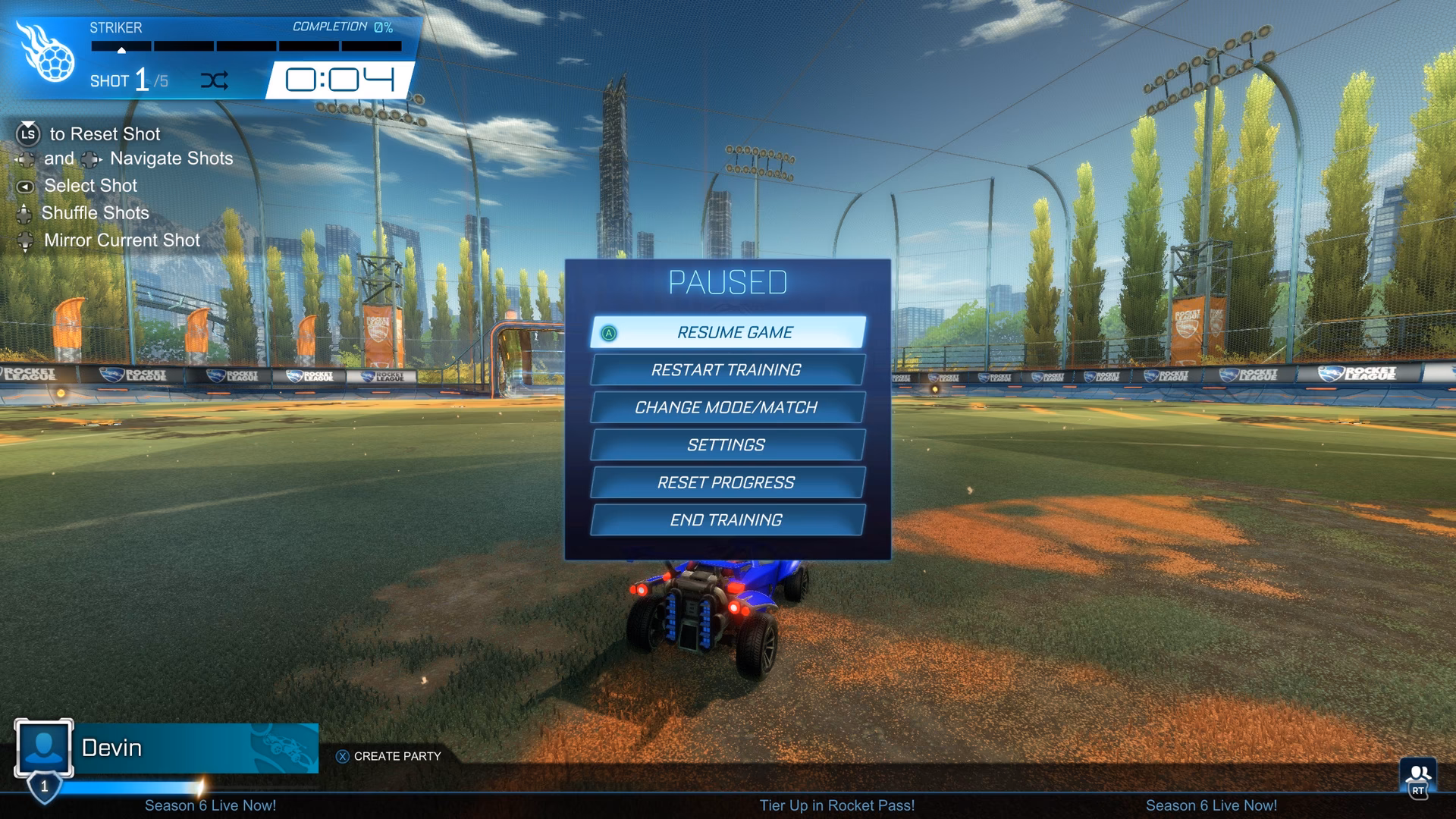
Task: Click the level 1 badge under the avatar
Action: tap(45, 787)
